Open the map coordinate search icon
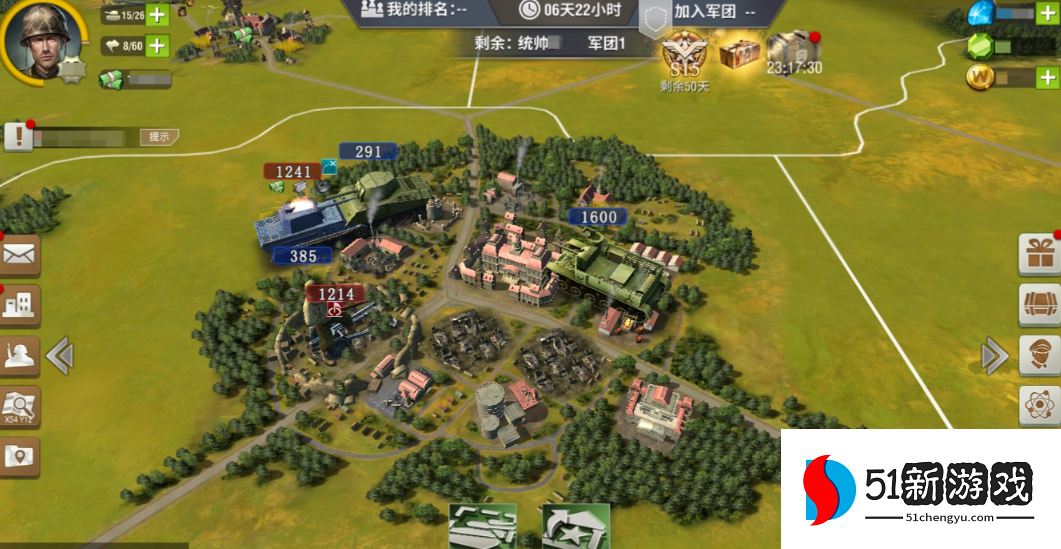This screenshot has width=1061, height=549. coord(19,405)
